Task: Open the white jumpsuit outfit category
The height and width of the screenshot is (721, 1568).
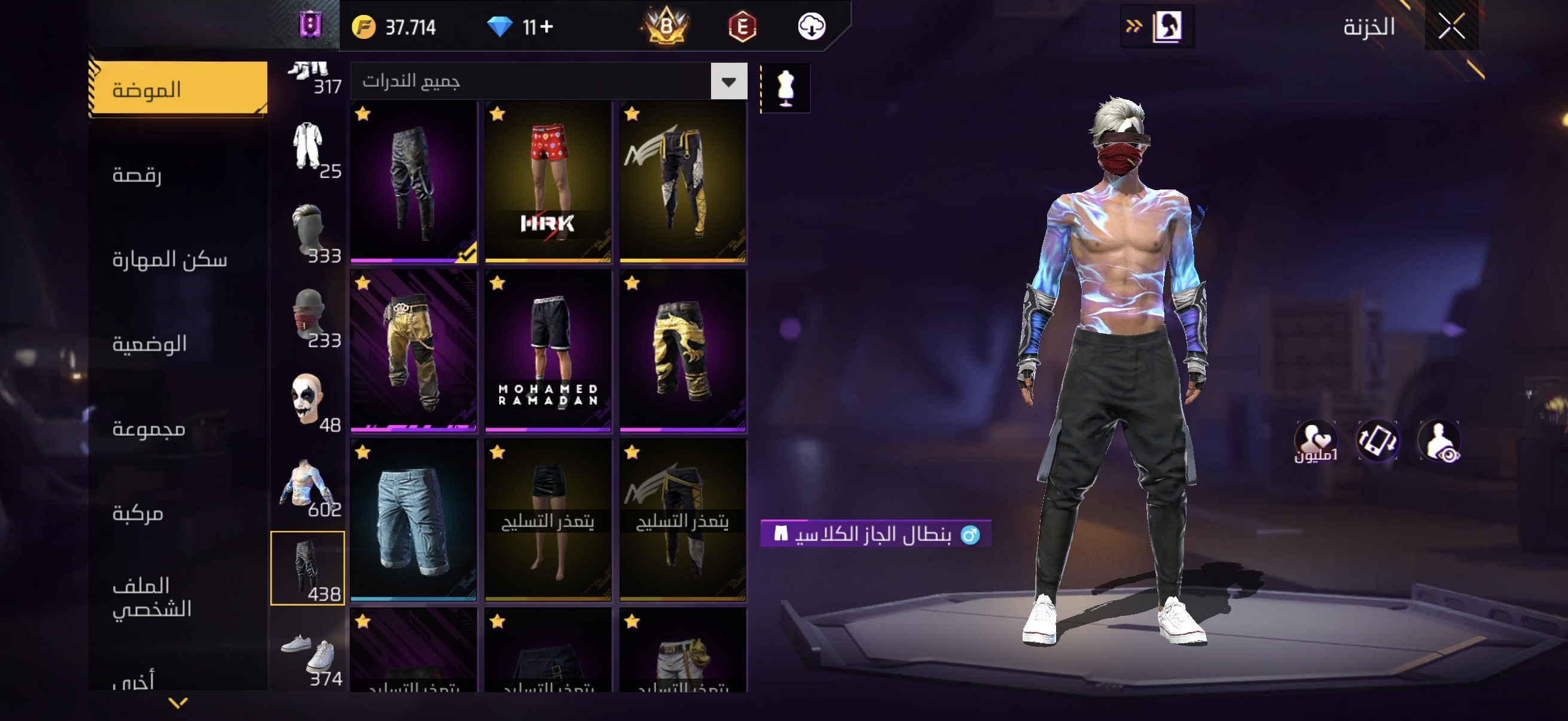Action: click(308, 146)
